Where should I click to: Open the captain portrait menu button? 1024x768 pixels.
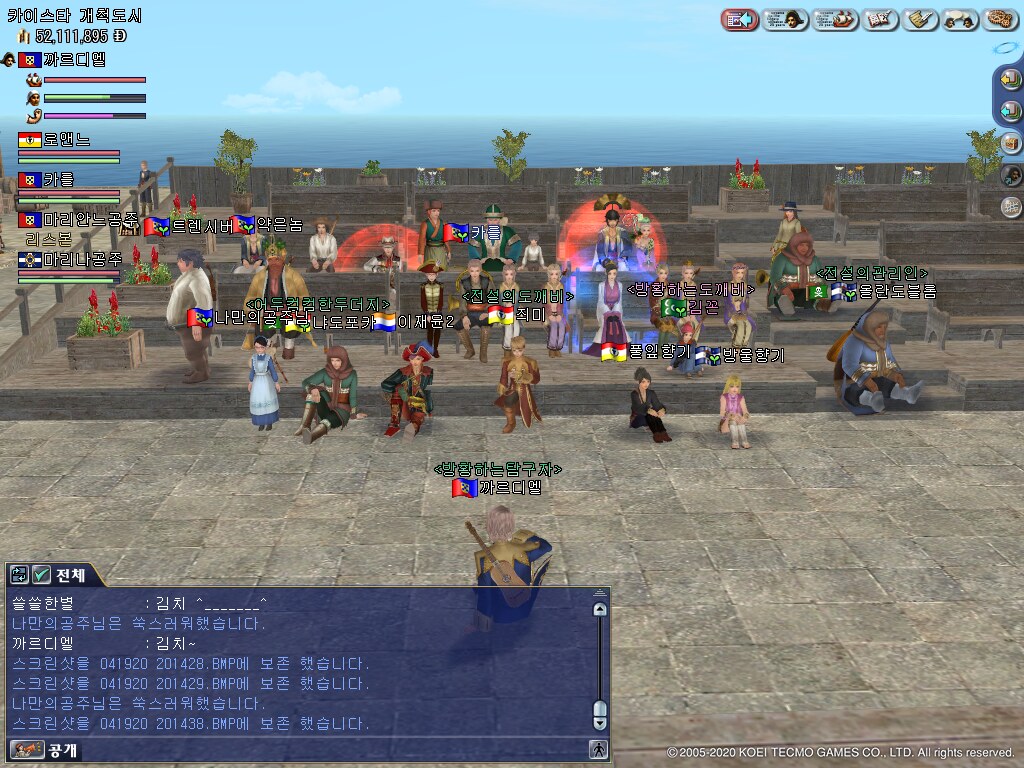[x=785, y=19]
